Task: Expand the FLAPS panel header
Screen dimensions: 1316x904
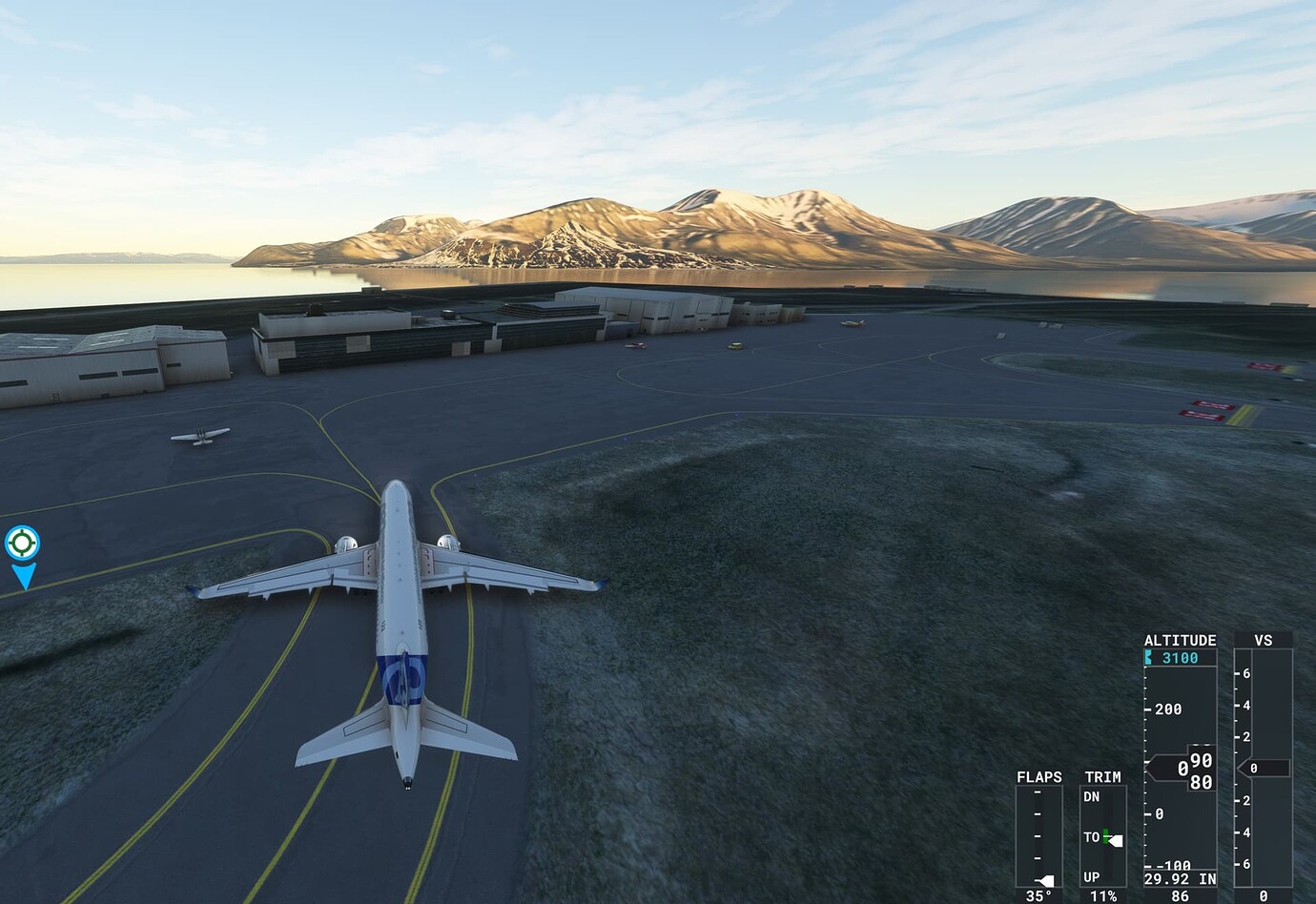Action: point(1038,777)
